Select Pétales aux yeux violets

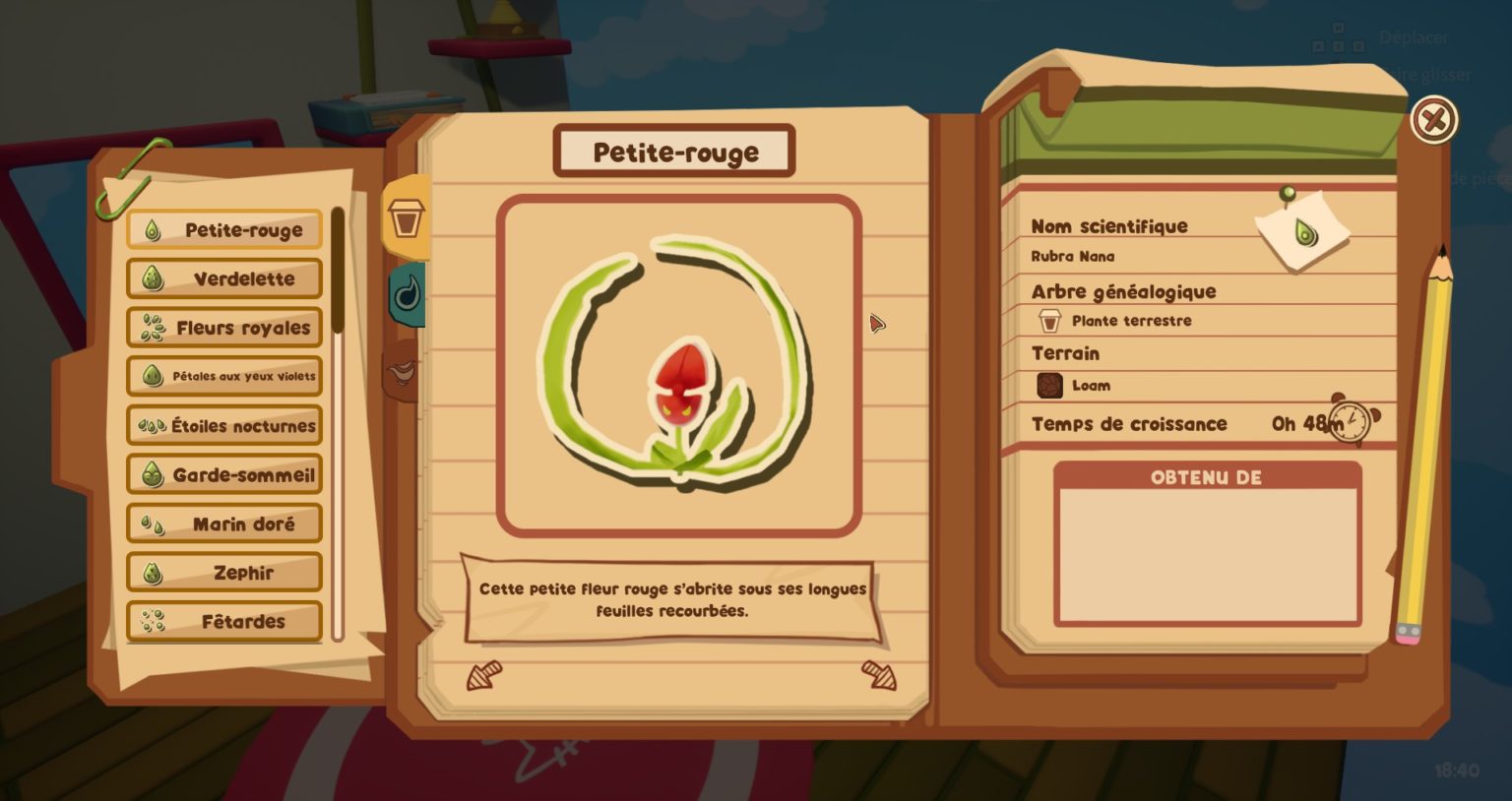coord(224,376)
